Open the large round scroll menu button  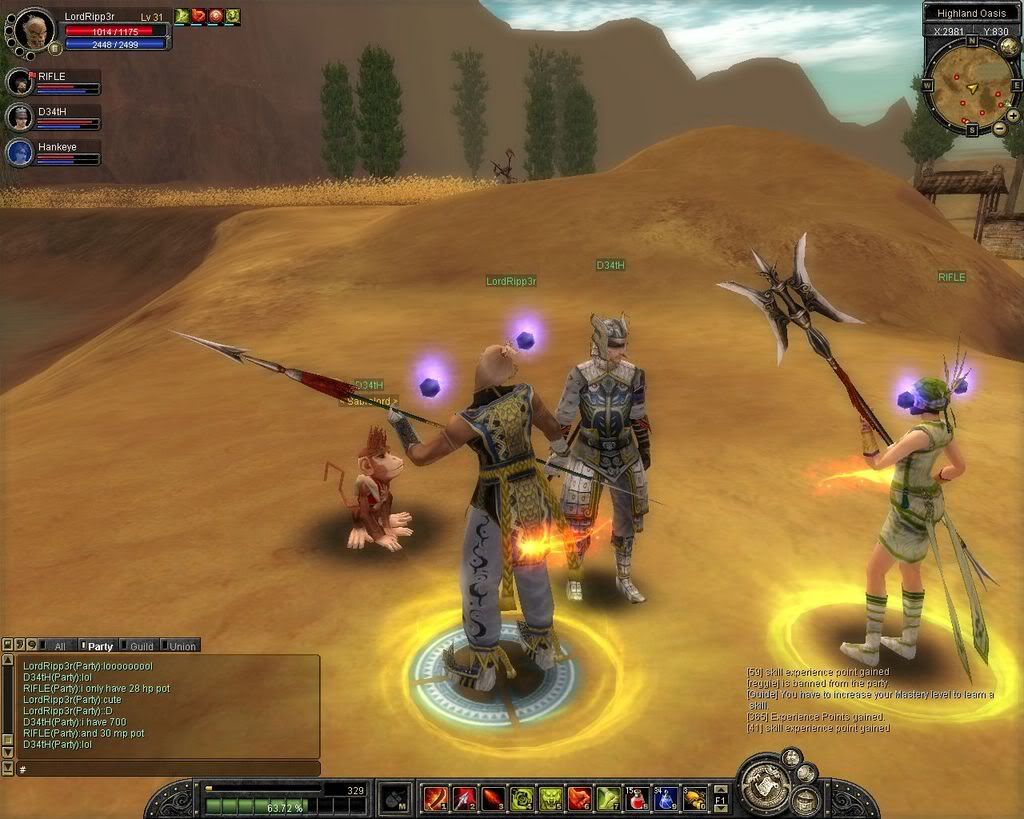[766, 786]
